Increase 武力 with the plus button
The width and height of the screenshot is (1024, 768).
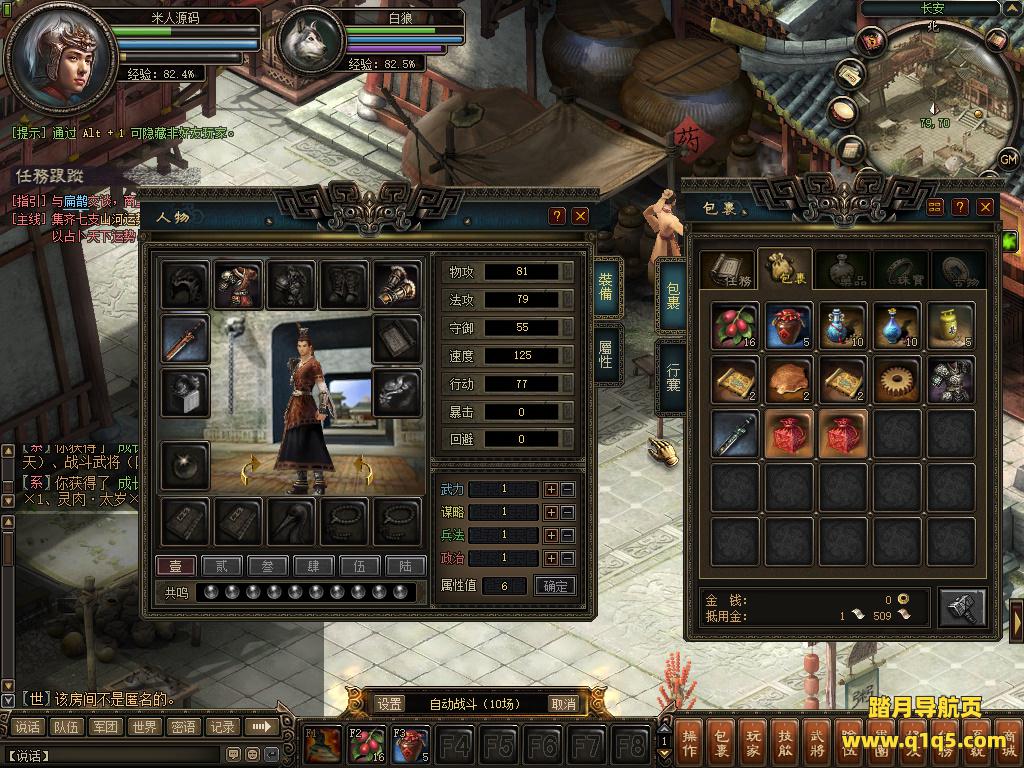[x=550, y=489]
